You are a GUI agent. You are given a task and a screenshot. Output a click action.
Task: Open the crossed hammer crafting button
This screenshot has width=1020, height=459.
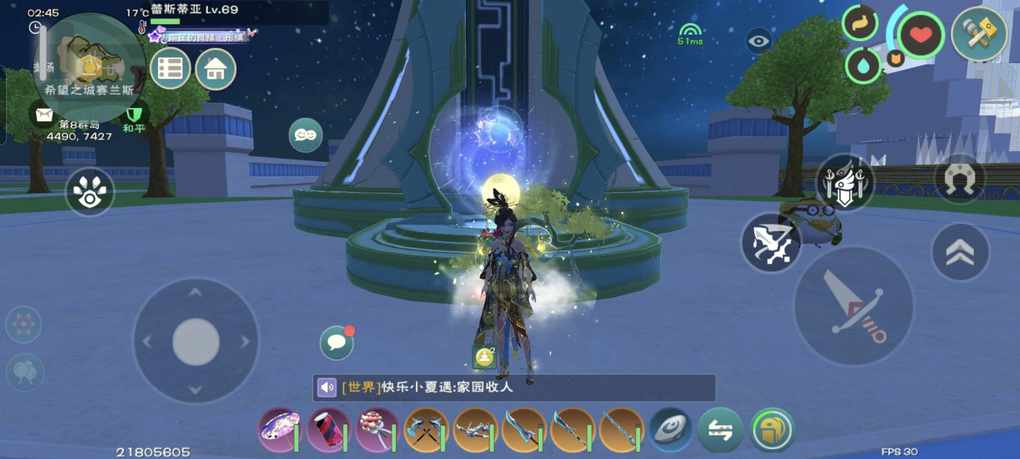click(x=979, y=34)
